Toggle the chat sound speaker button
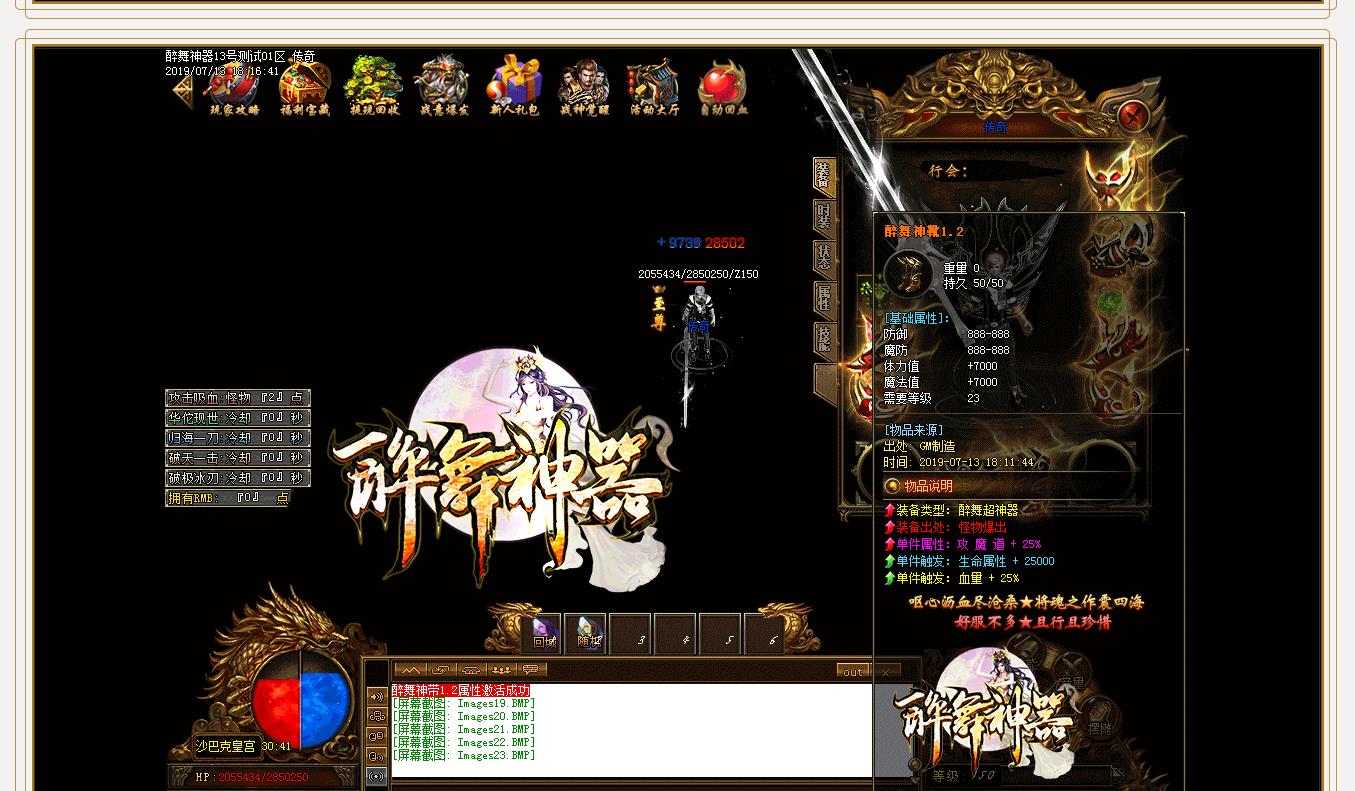Image resolution: width=1355 pixels, height=791 pixels. pyautogui.click(x=377, y=696)
